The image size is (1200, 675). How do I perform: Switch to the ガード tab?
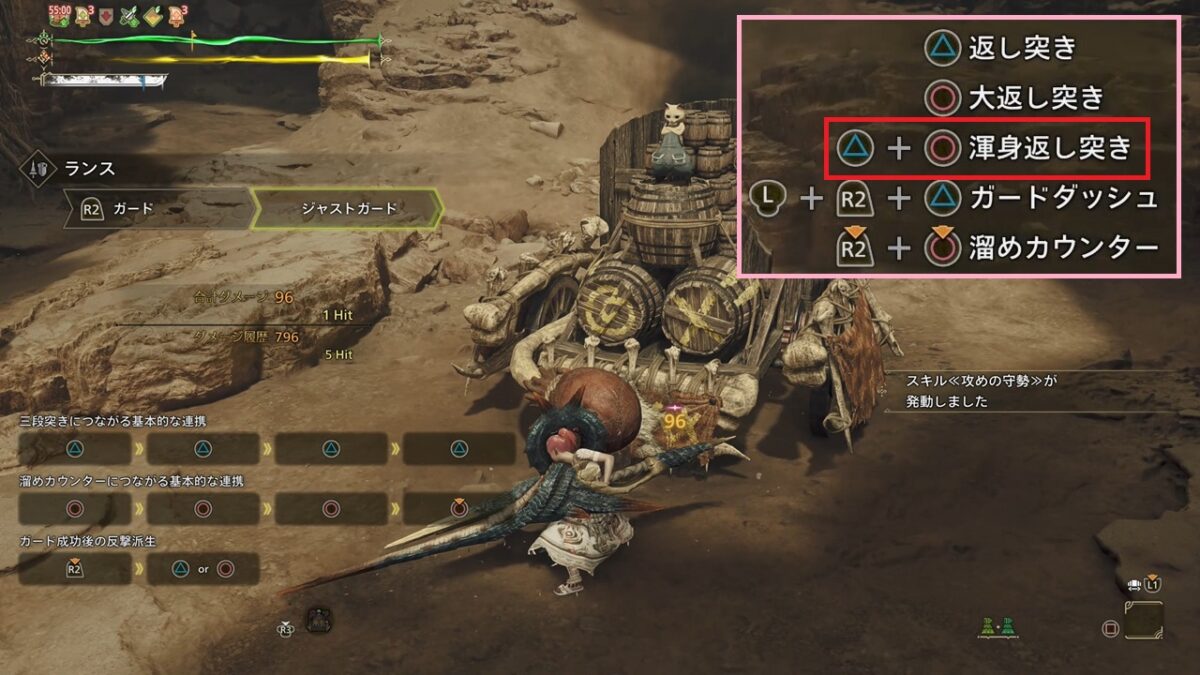(155, 209)
